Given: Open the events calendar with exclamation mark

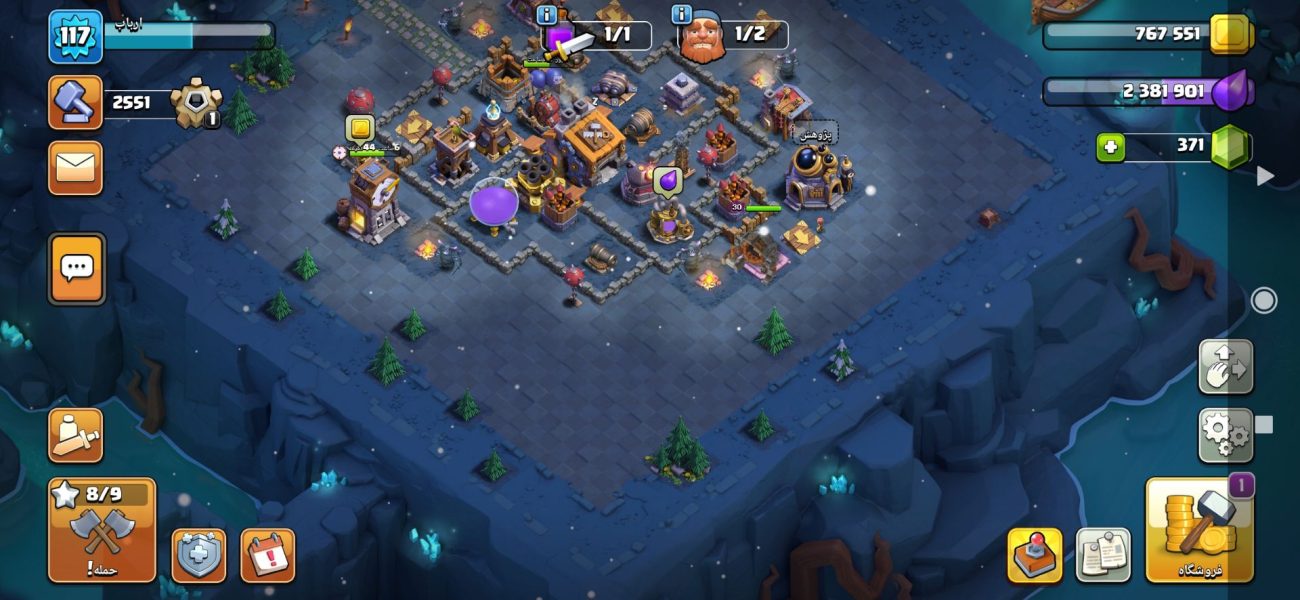Looking at the screenshot, I should pyautogui.click(x=267, y=555).
